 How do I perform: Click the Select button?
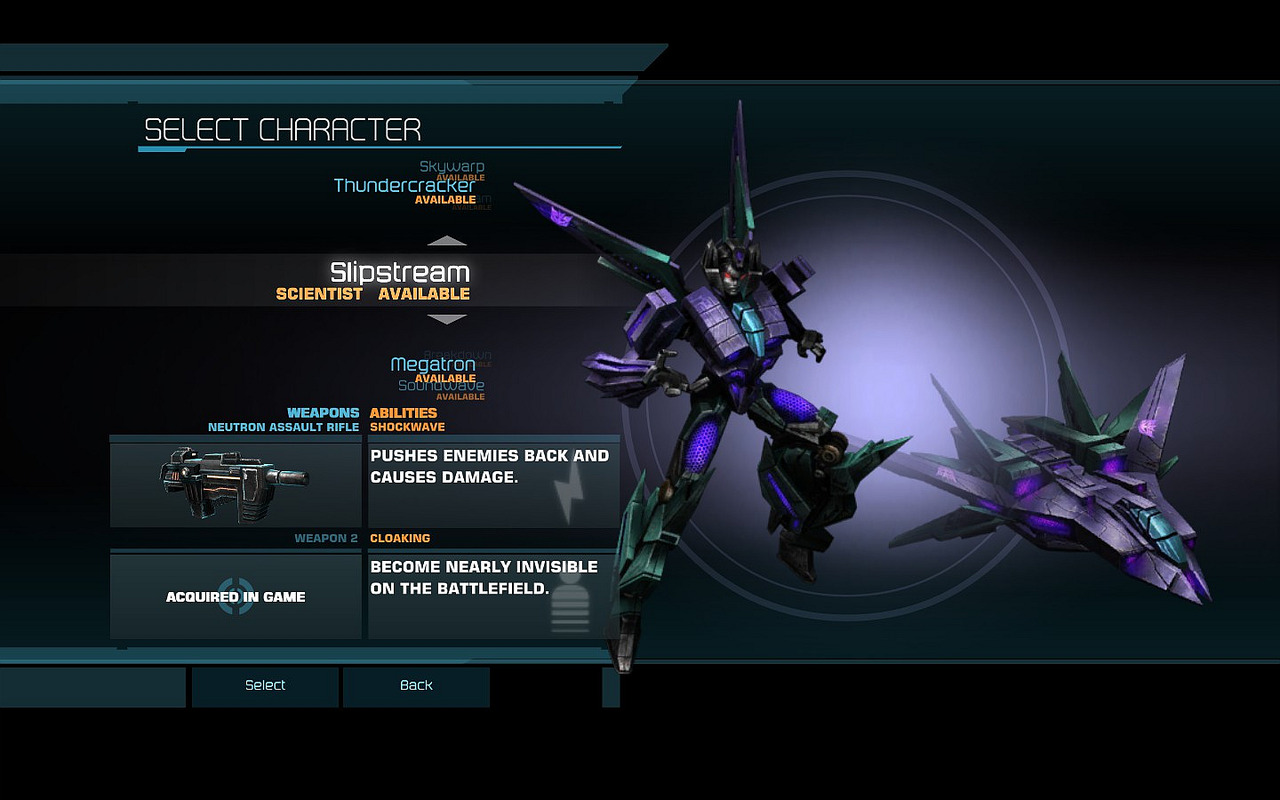pos(265,686)
